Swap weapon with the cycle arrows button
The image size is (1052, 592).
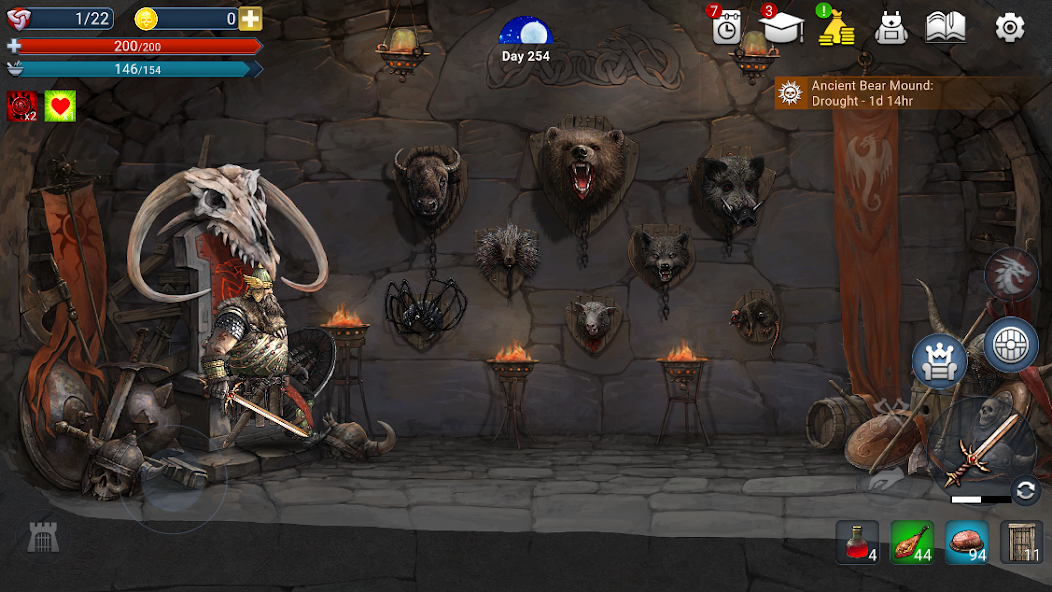click(x=1024, y=490)
